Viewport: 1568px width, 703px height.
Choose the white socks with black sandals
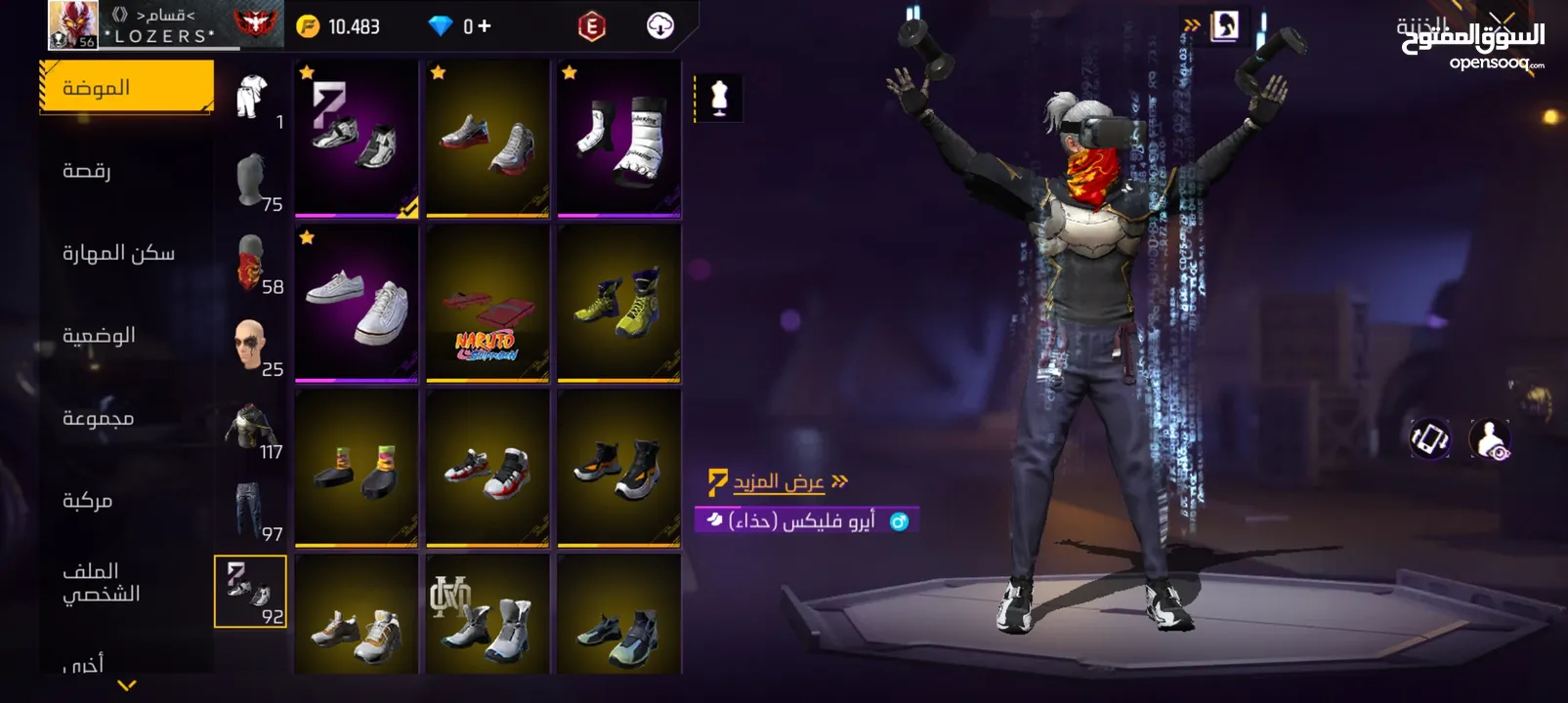click(618, 139)
